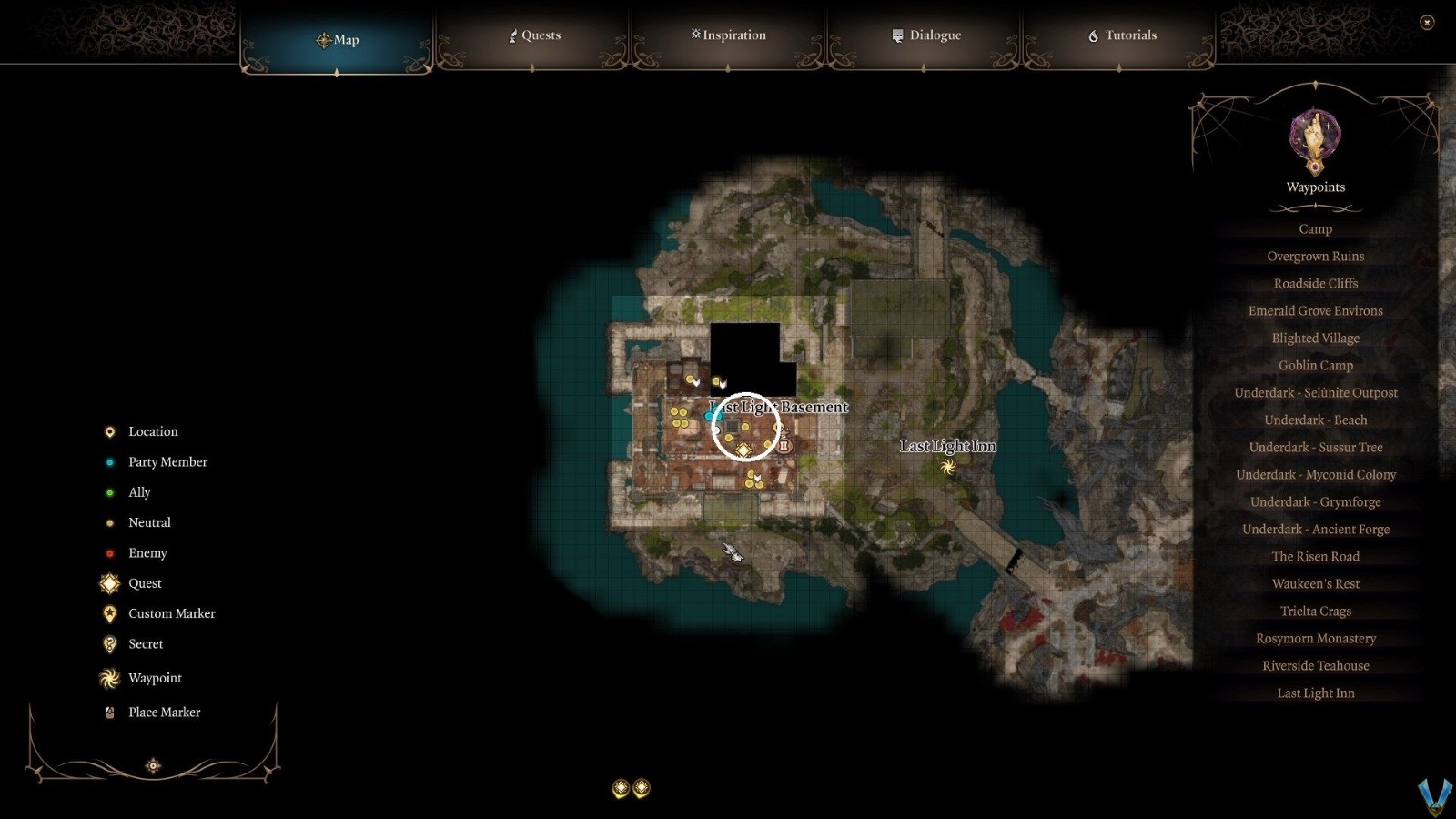Click the glowing marker icons at bottom center
Image resolution: width=1456 pixels, height=819 pixels.
pyautogui.click(x=631, y=788)
